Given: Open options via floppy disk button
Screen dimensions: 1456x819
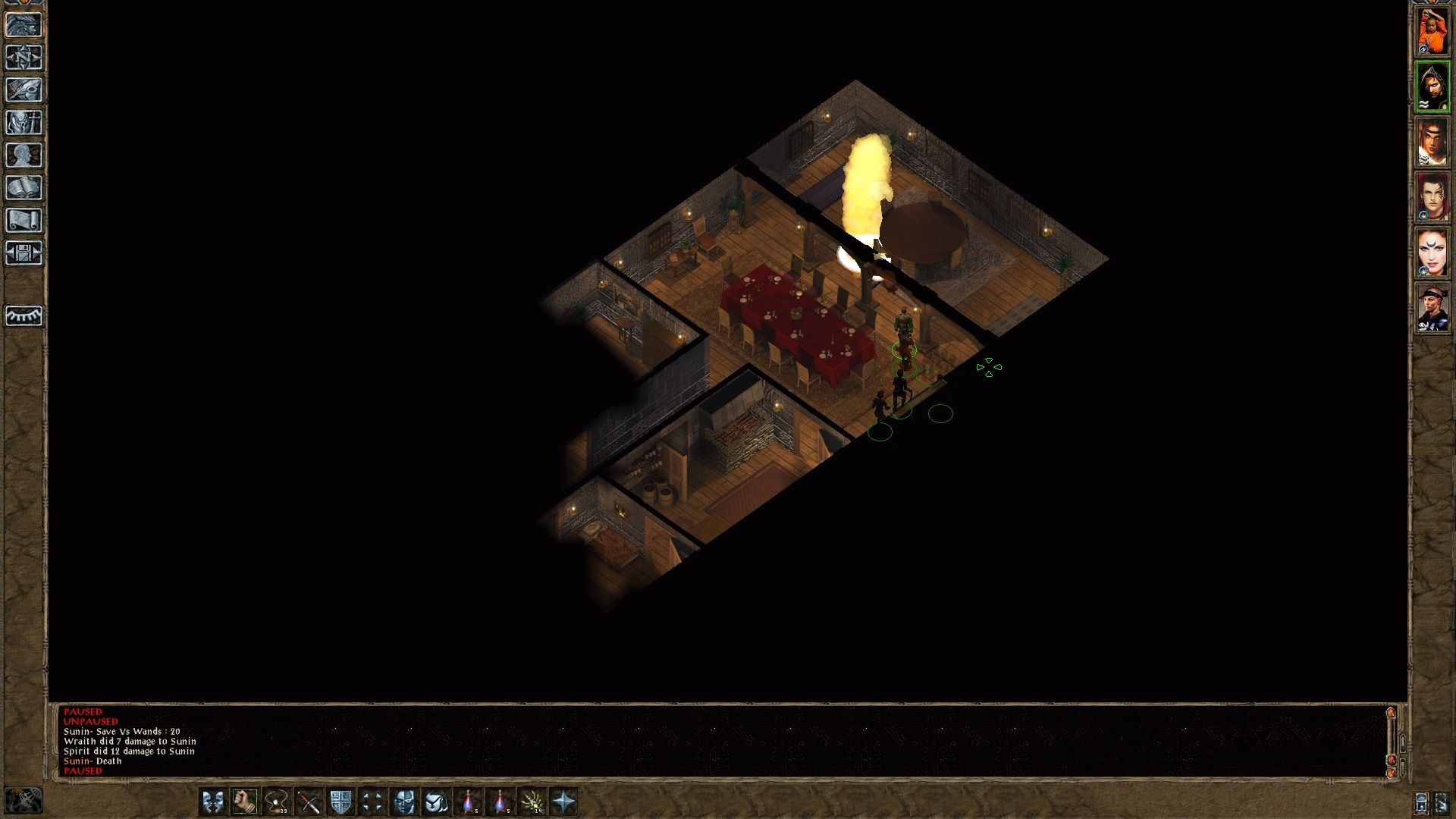Looking at the screenshot, I should 24,253.
